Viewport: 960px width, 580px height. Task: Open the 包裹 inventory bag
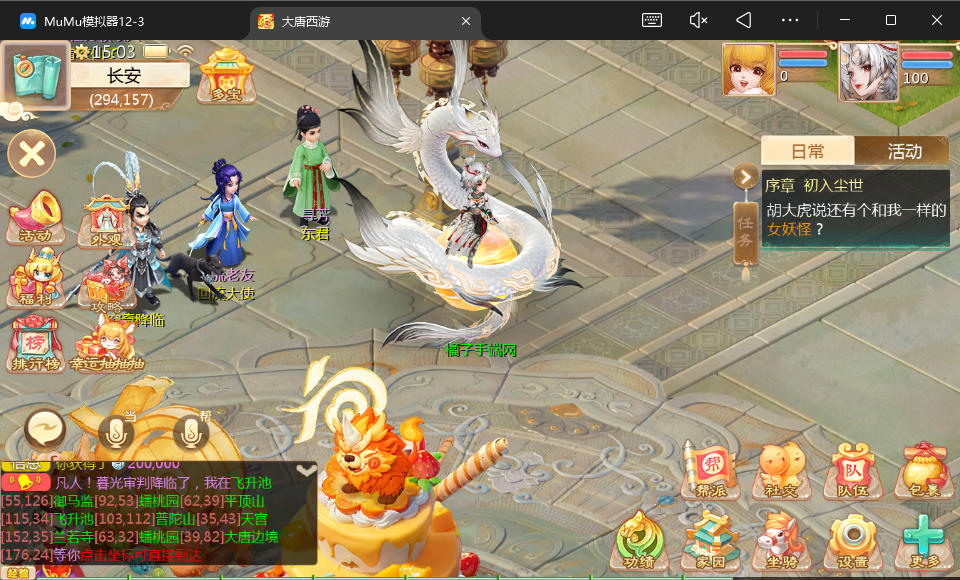point(923,470)
